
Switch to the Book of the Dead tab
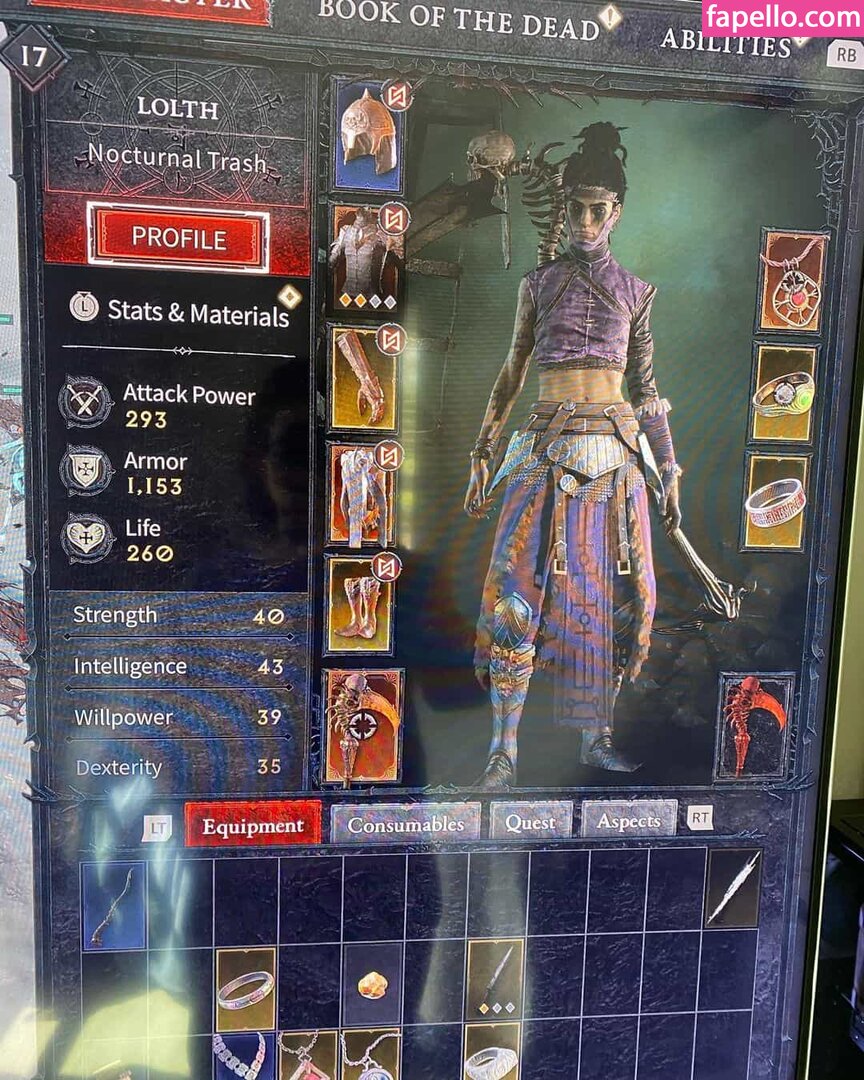tap(458, 21)
